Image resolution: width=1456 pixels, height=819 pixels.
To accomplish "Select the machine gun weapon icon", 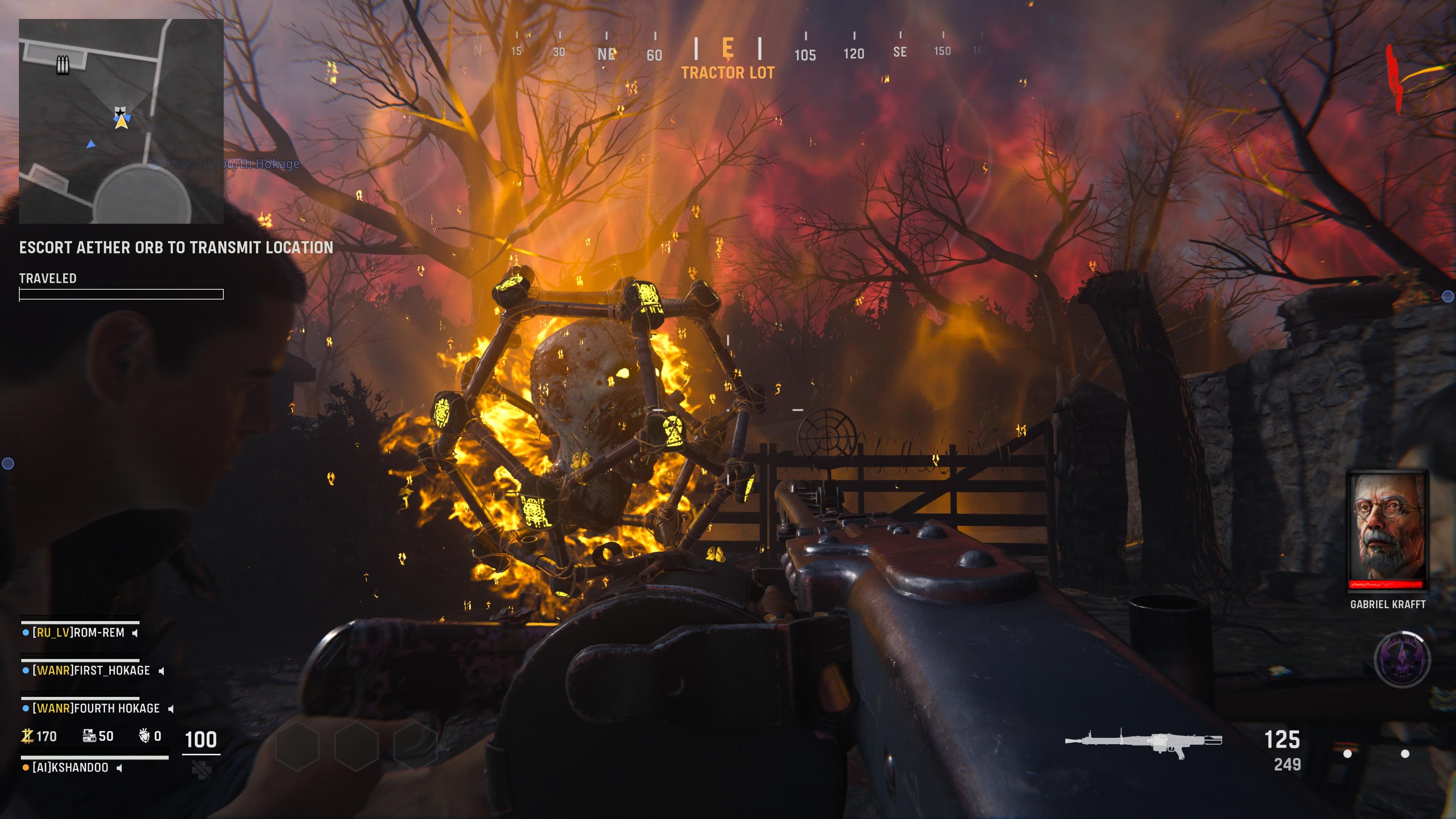I will coord(1143,742).
